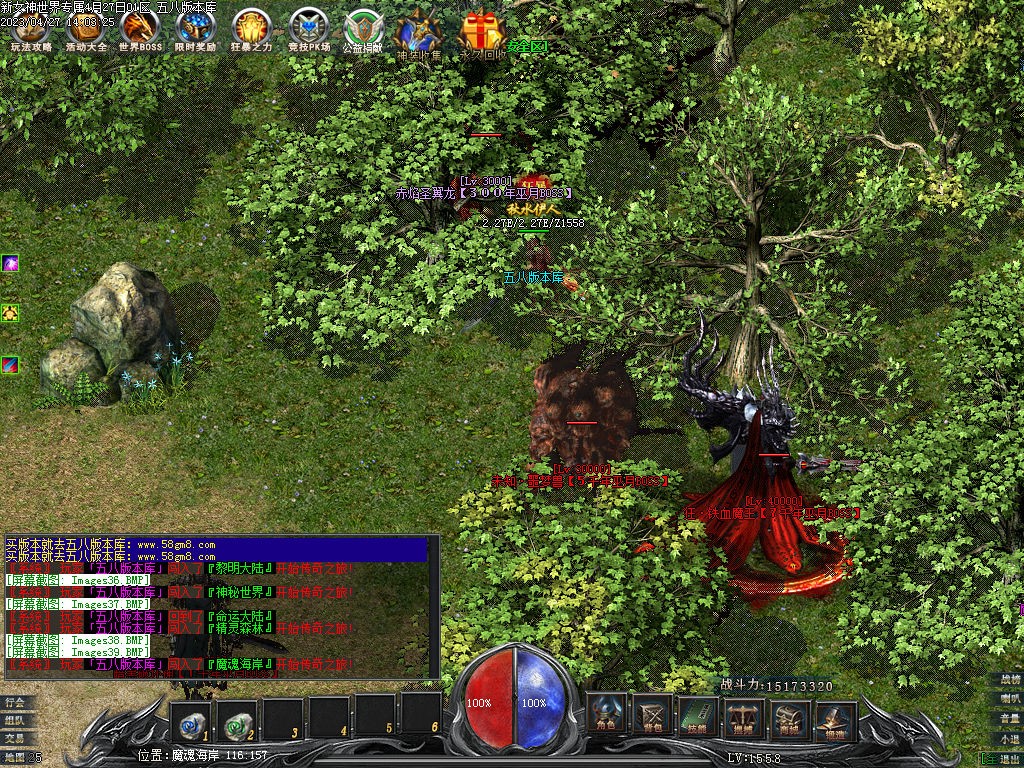Open the 战榜 ranking board
The height and width of the screenshot is (768, 1024).
tap(1010, 680)
